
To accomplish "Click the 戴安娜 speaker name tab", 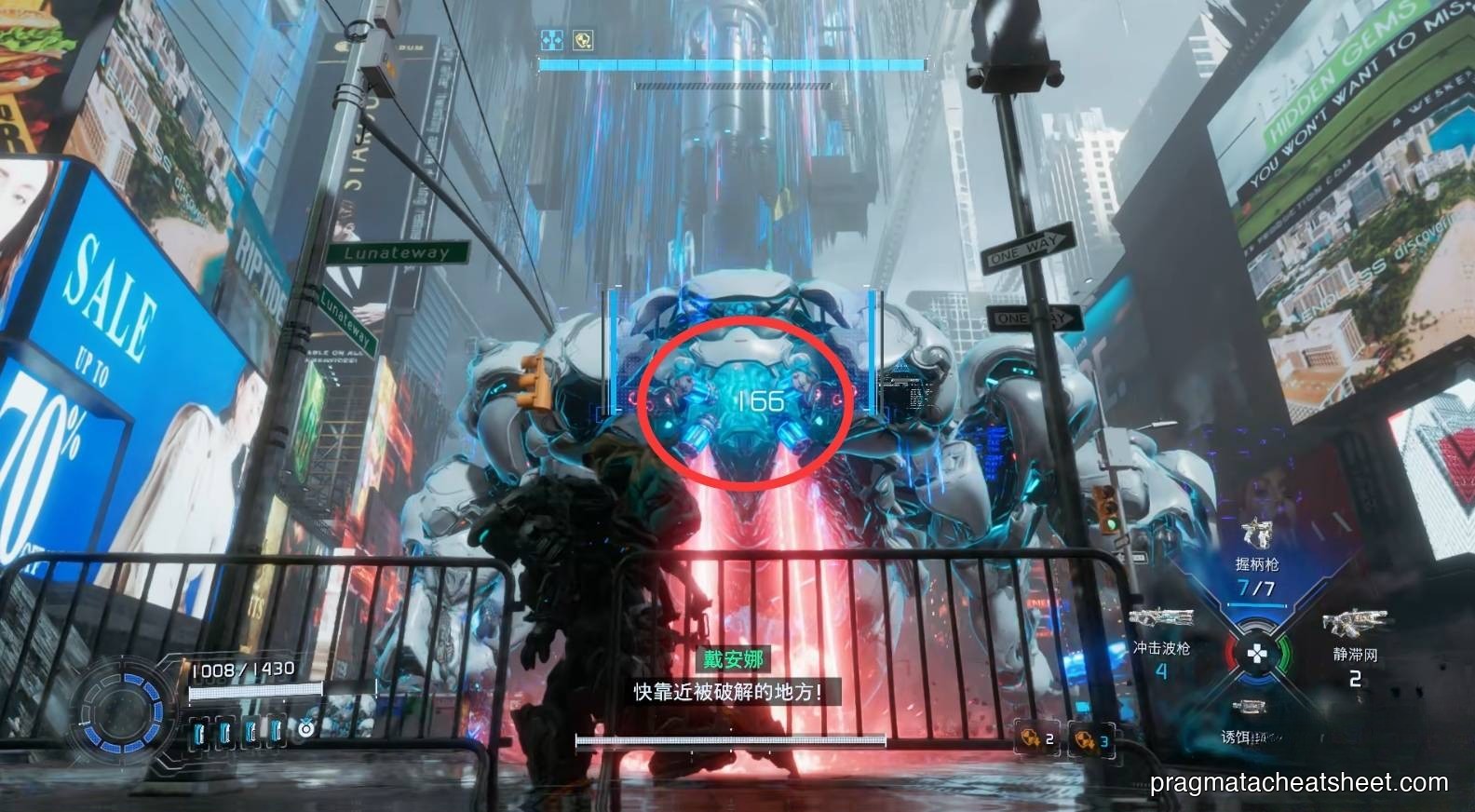I will point(731,661).
